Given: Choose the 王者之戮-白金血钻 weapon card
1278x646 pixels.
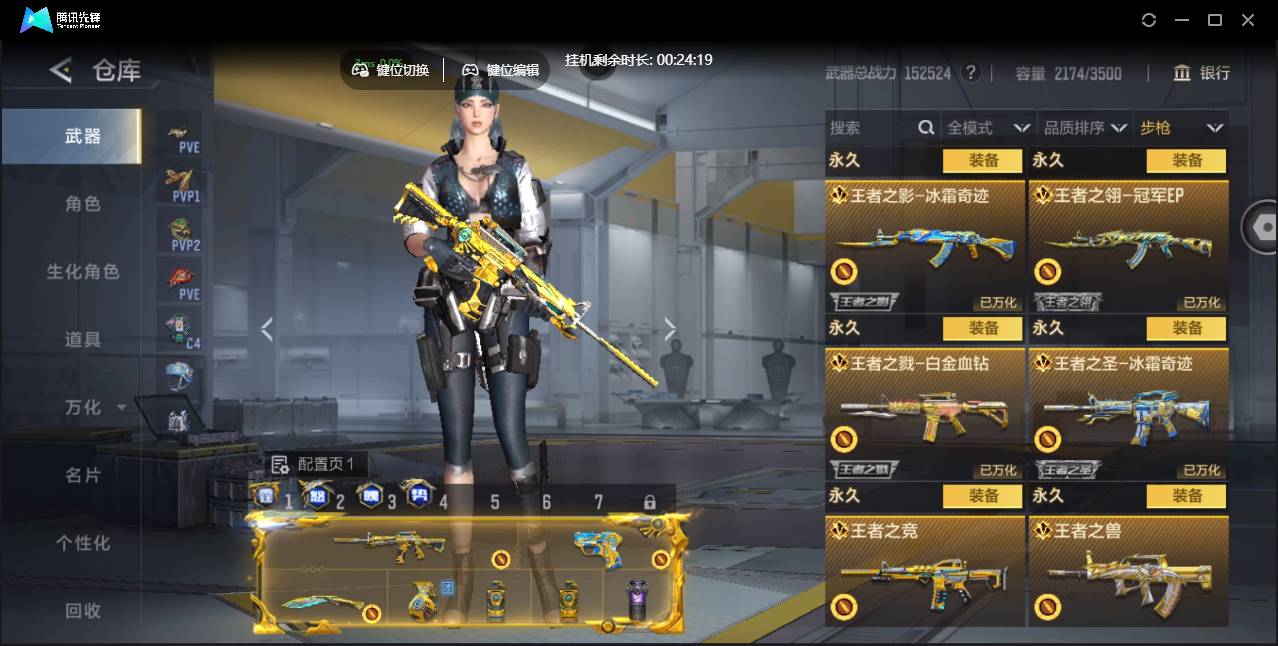Looking at the screenshot, I should [925, 414].
